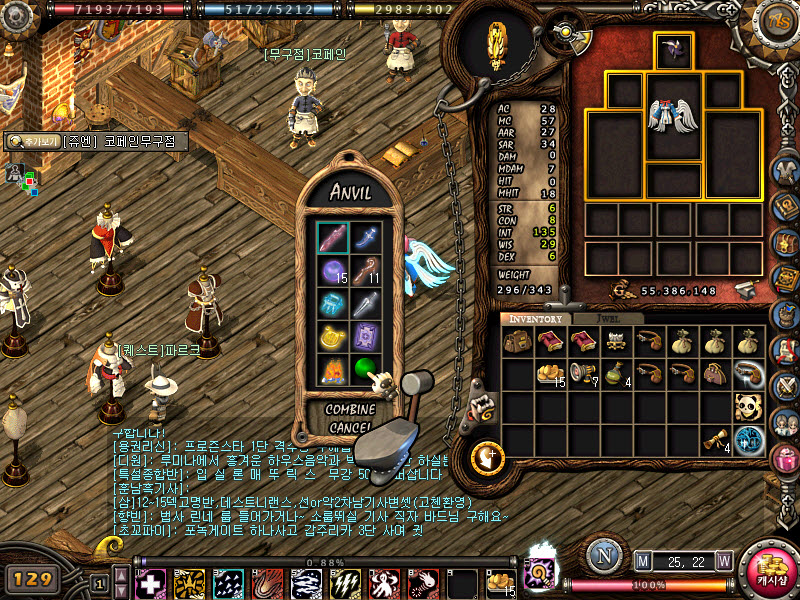
Task: Choose the campfire item in the Anvil
Action: 333,371
